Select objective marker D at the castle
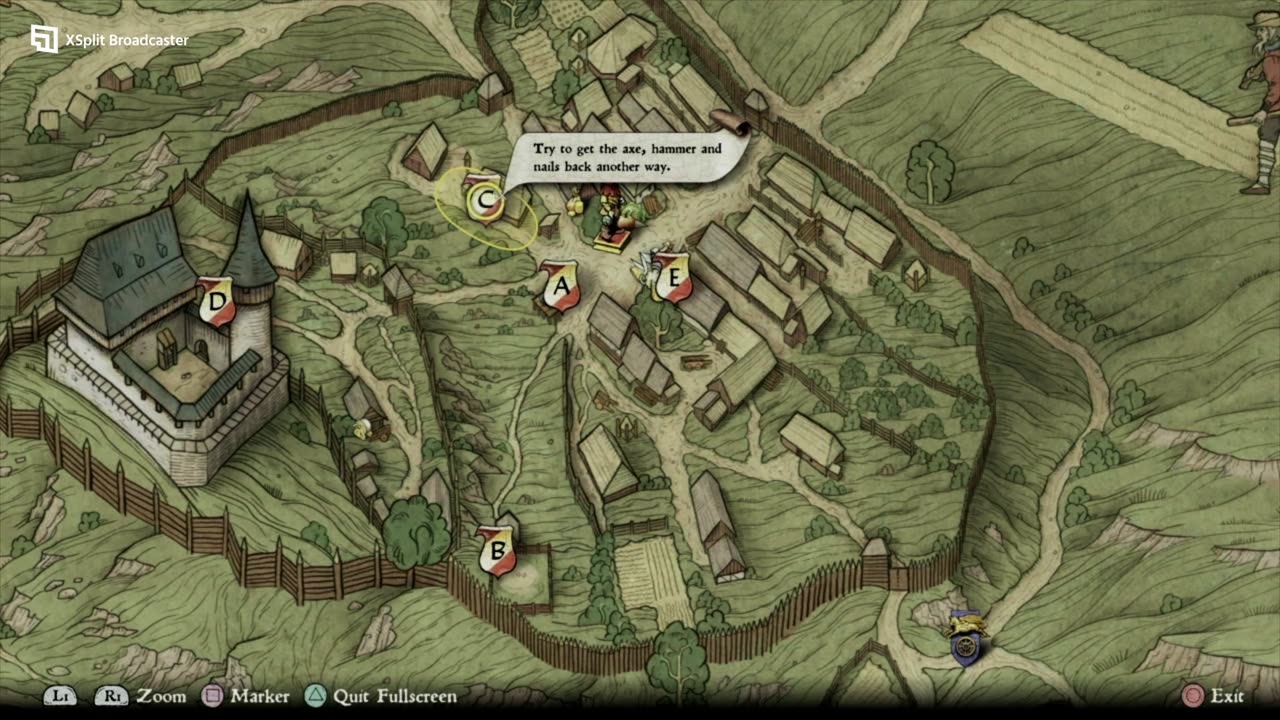This screenshot has width=1280, height=720. [216, 302]
